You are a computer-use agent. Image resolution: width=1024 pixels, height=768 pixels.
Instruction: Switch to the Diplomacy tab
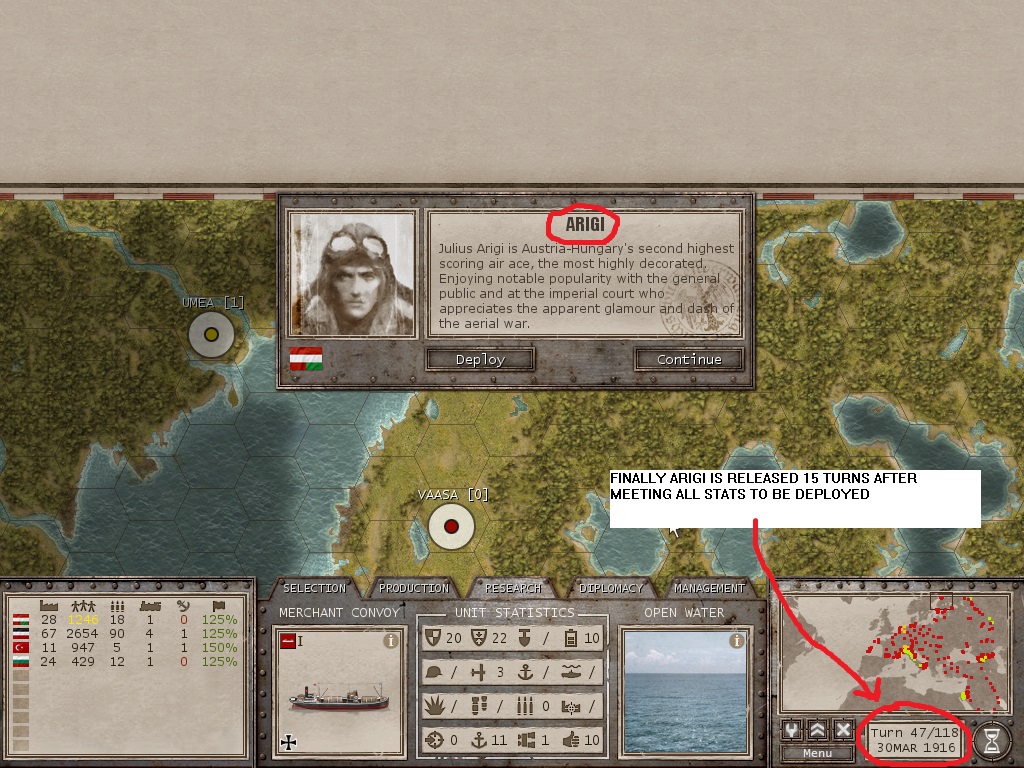[x=610, y=588]
